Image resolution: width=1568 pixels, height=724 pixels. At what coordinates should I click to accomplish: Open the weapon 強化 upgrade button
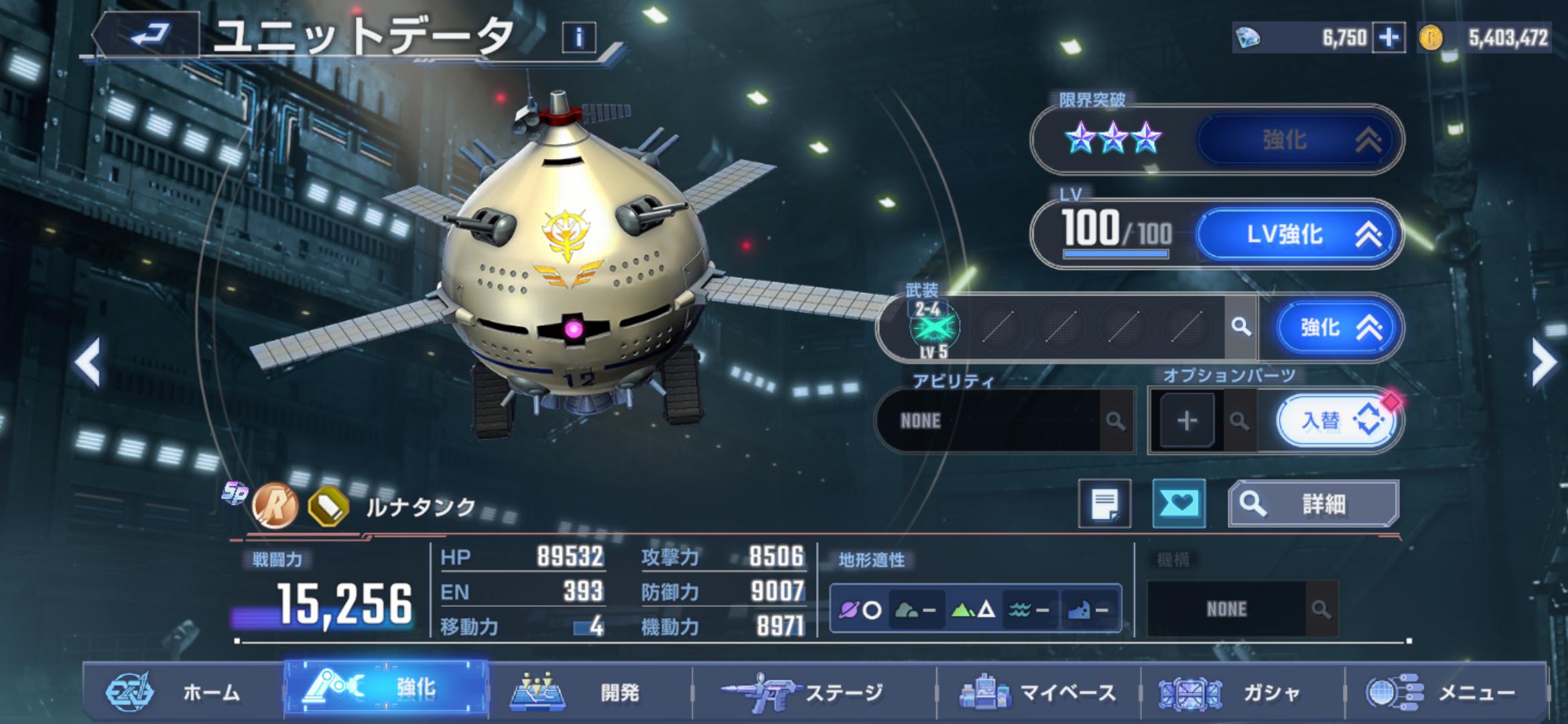1334,327
